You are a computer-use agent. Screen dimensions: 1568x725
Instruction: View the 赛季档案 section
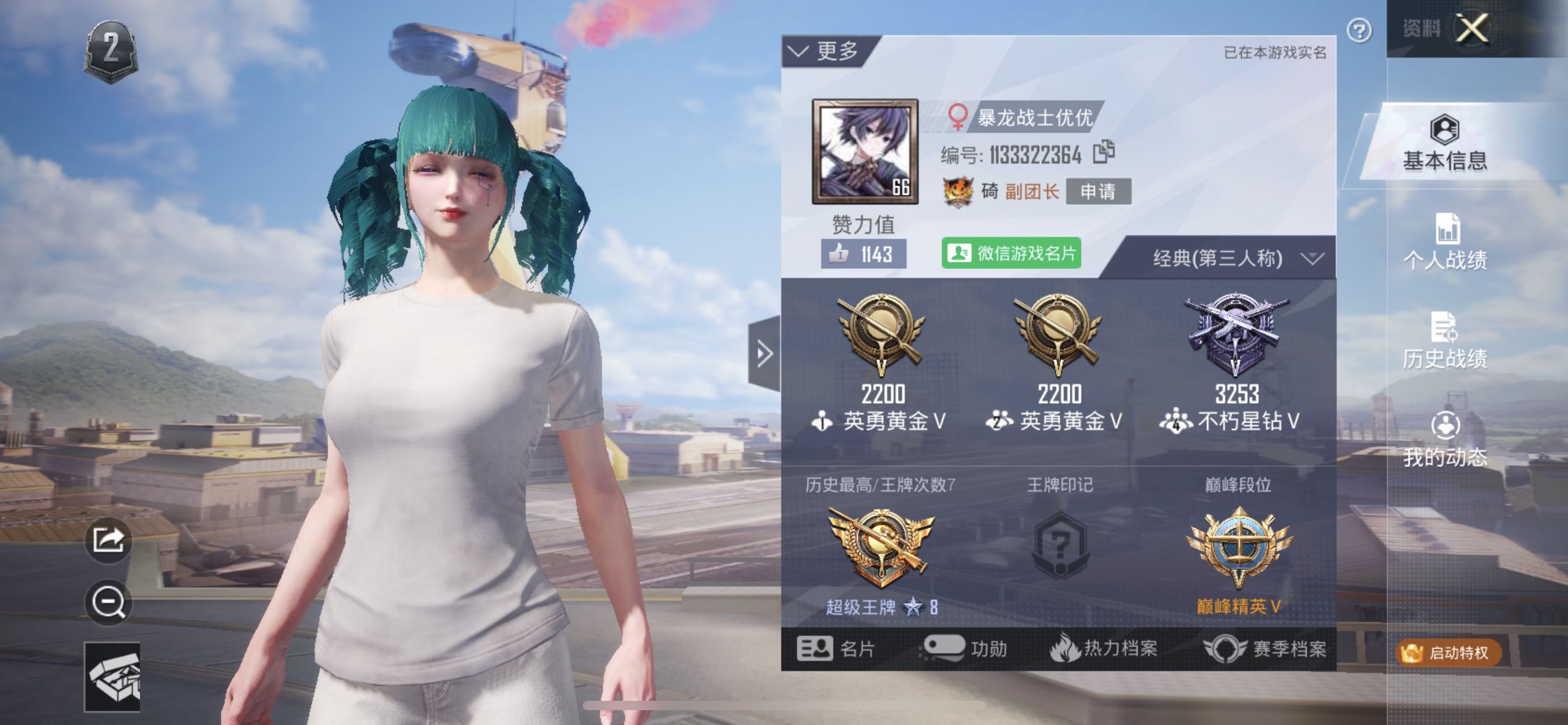[1265, 649]
